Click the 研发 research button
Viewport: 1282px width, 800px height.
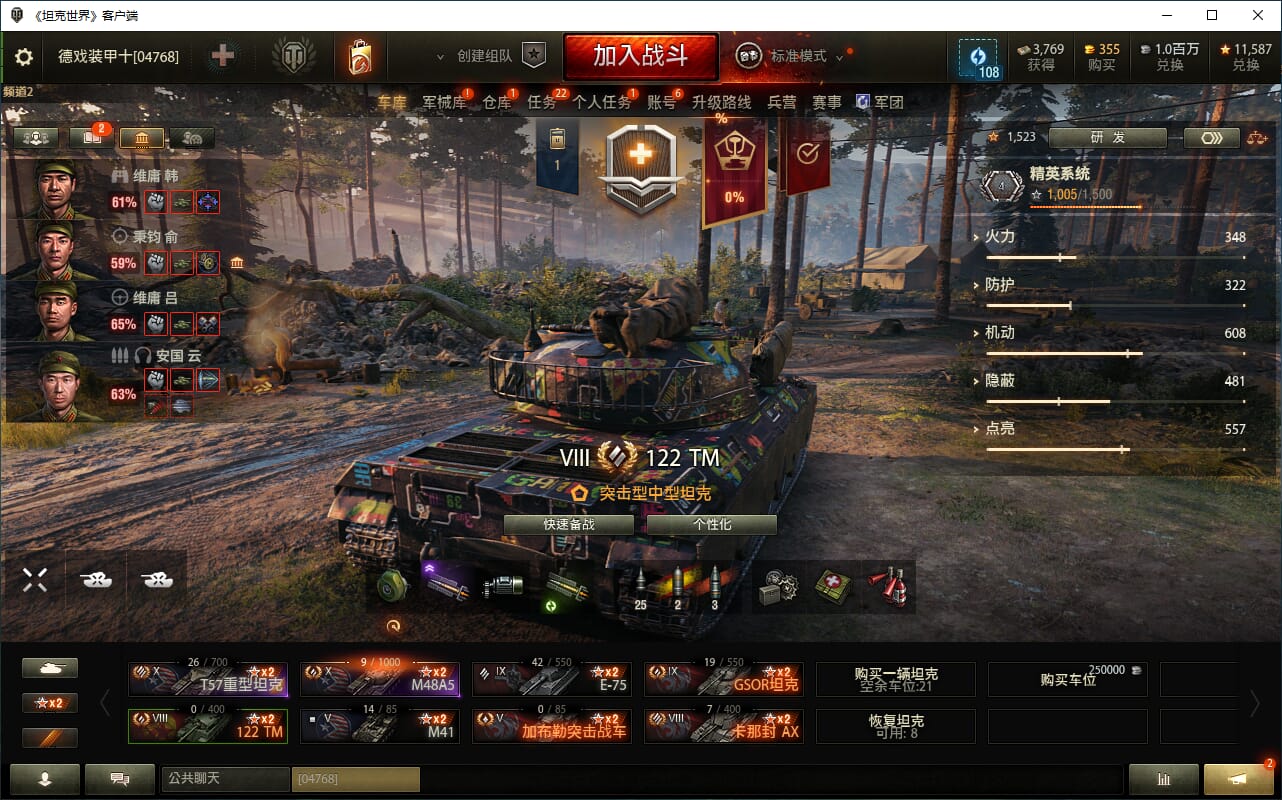[1107, 138]
